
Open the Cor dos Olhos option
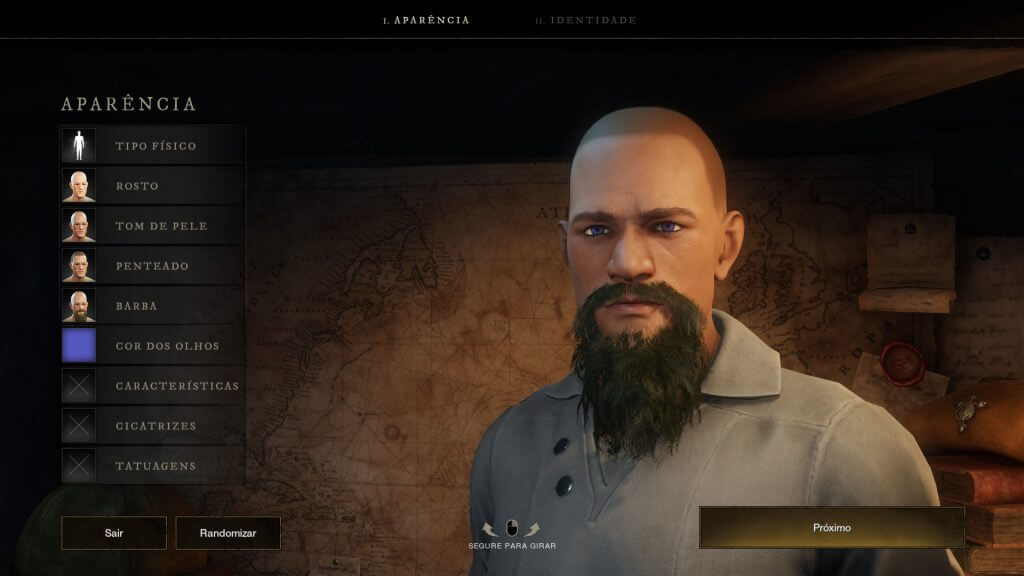pos(153,346)
